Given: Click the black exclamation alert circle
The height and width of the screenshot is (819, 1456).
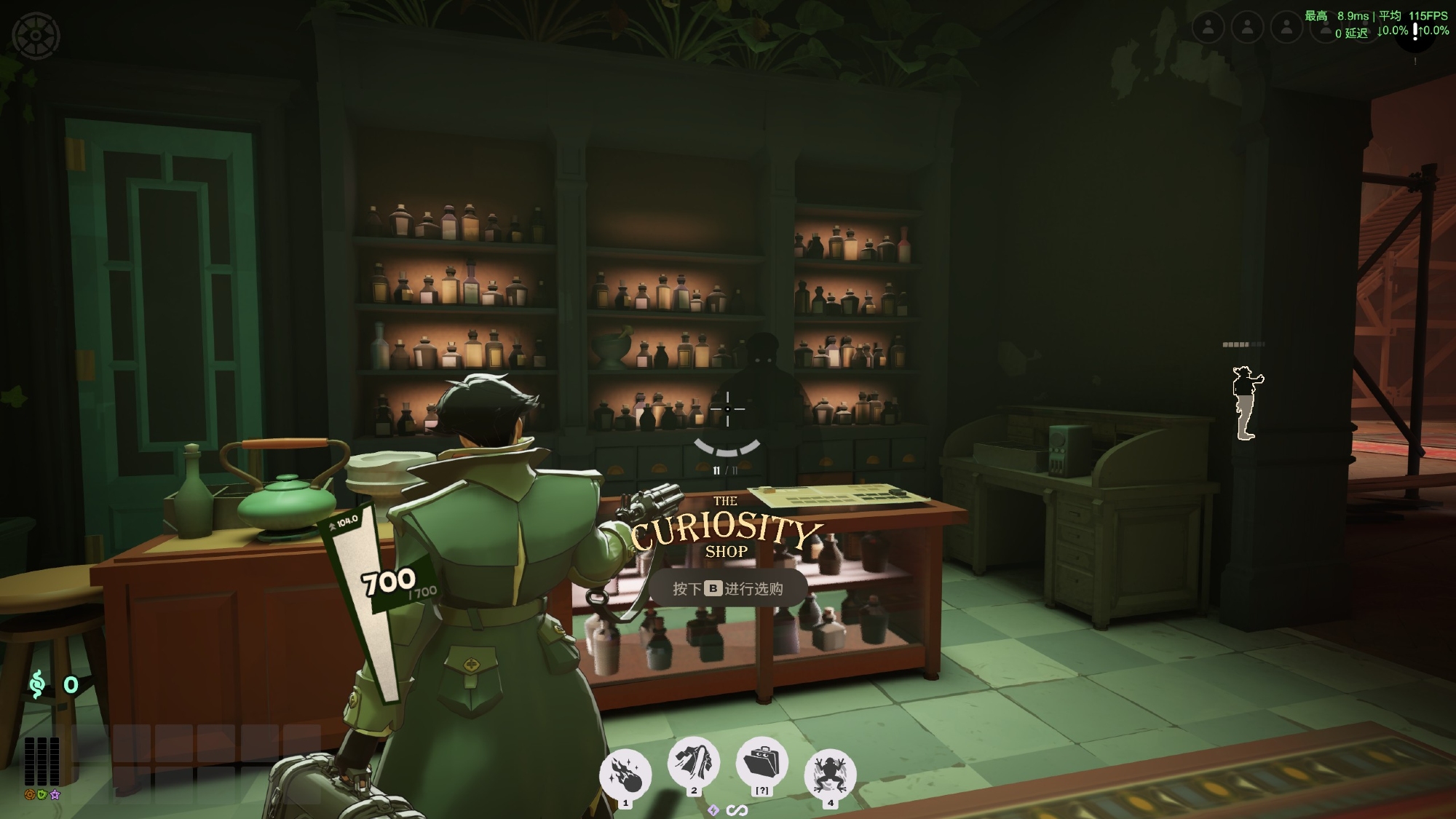Looking at the screenshot, I should [x=1415, y=32].
